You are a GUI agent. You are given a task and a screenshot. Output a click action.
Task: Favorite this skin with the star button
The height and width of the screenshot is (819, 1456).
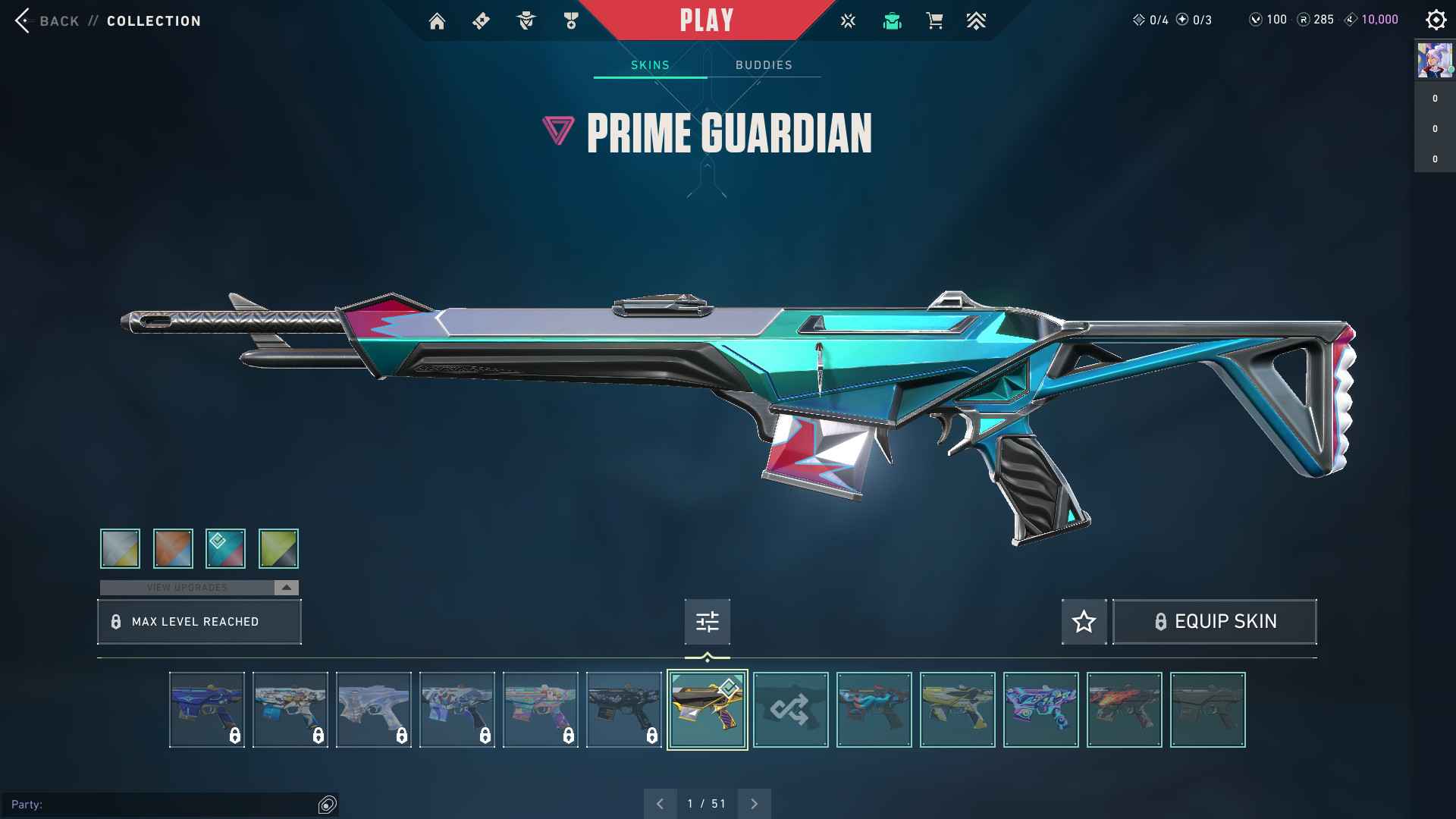[1084, 622]
